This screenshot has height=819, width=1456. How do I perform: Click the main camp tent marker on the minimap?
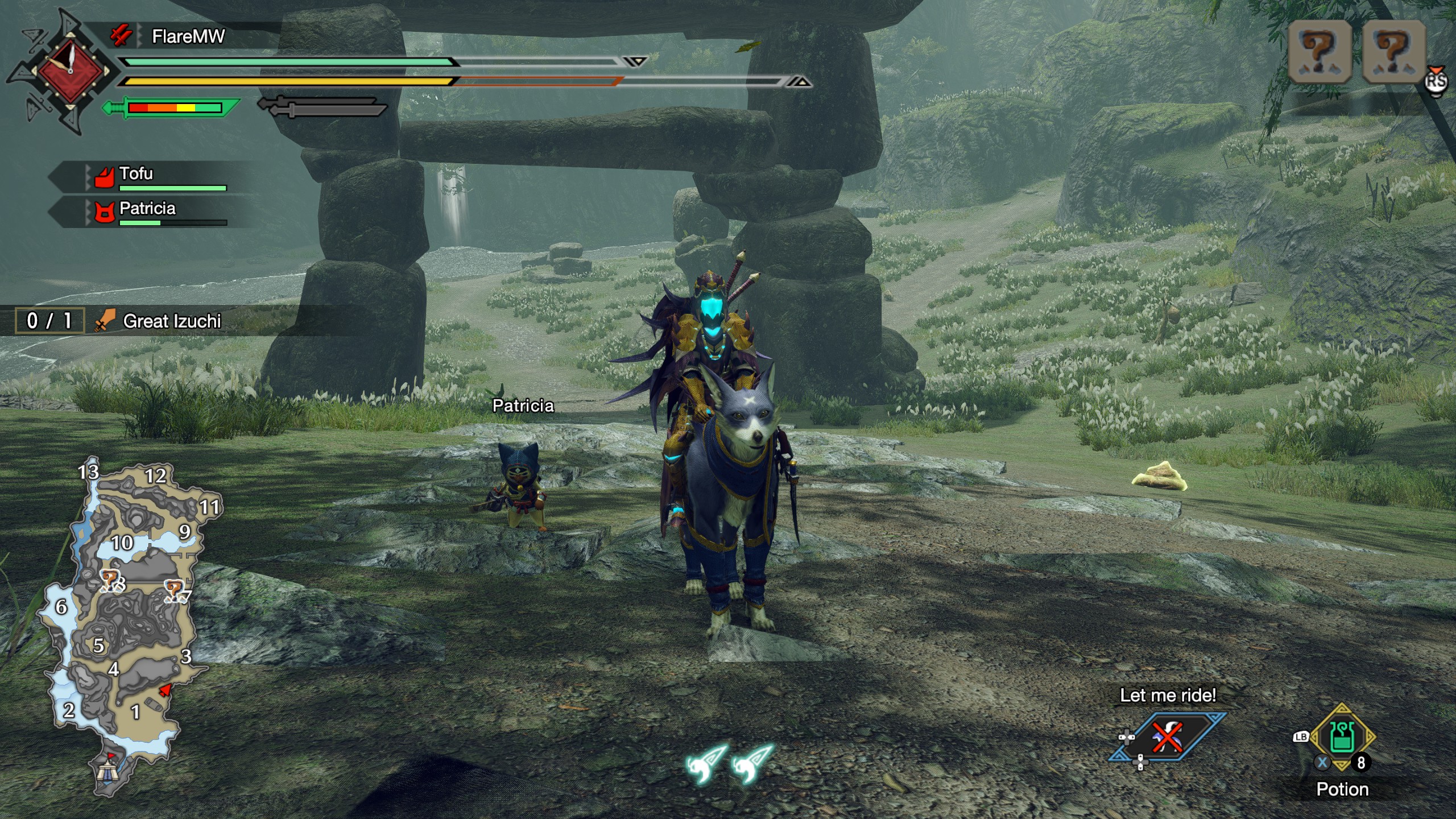[x=107, y=771]
